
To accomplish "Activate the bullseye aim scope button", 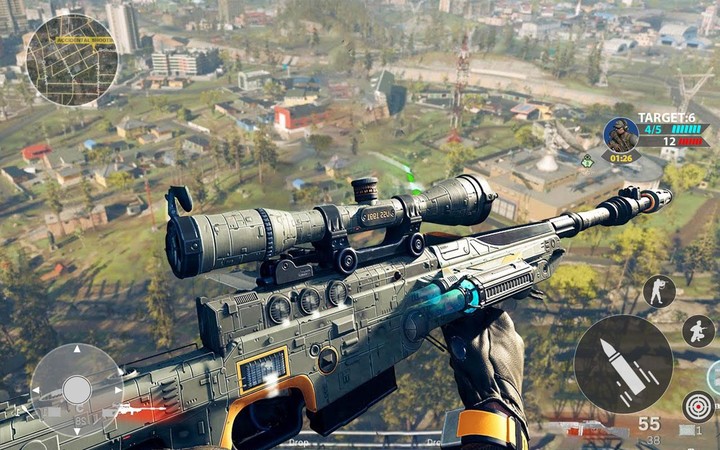I will click(x=698, y=406).
